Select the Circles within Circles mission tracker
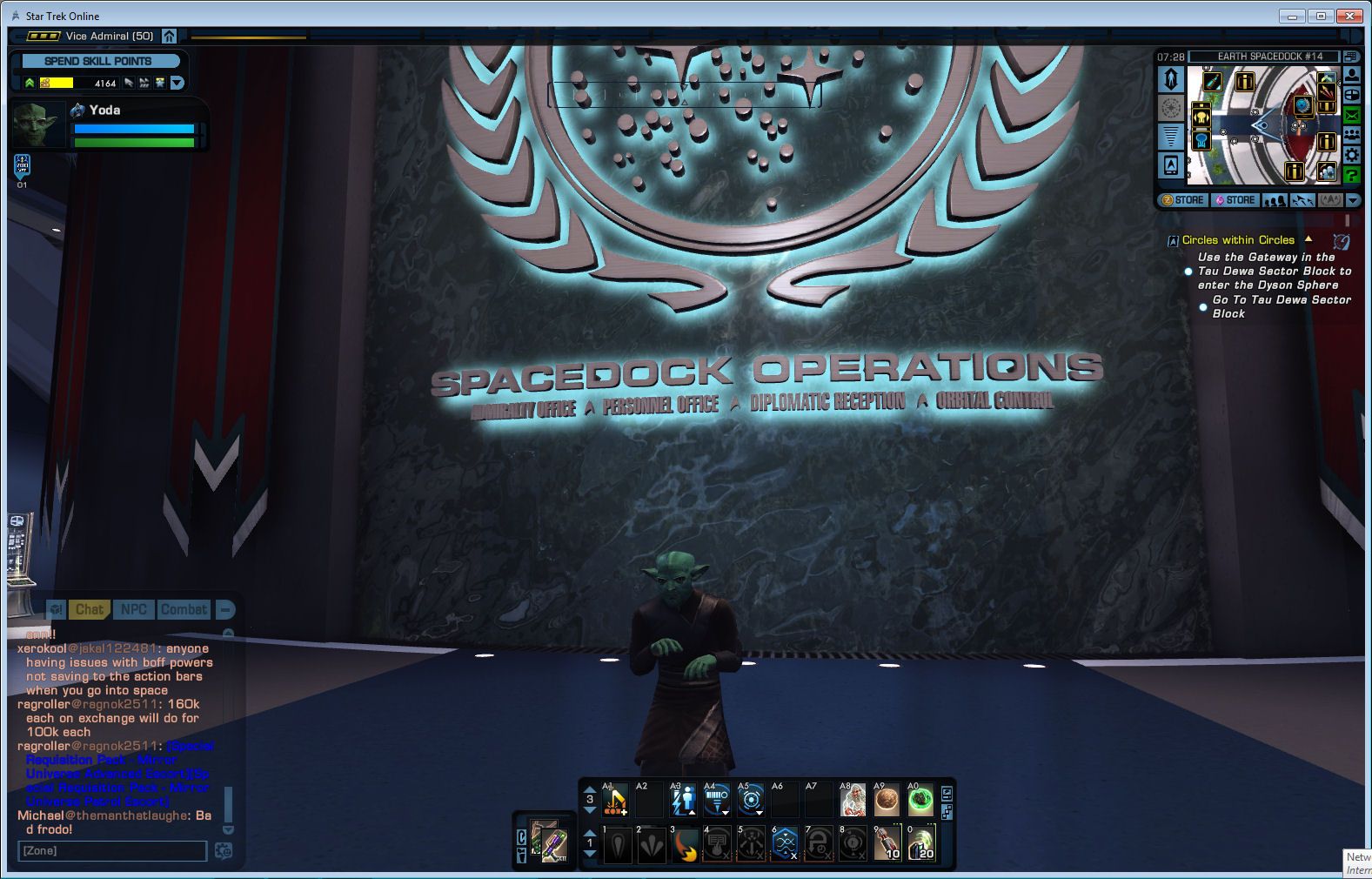 tap(1237, 240)
